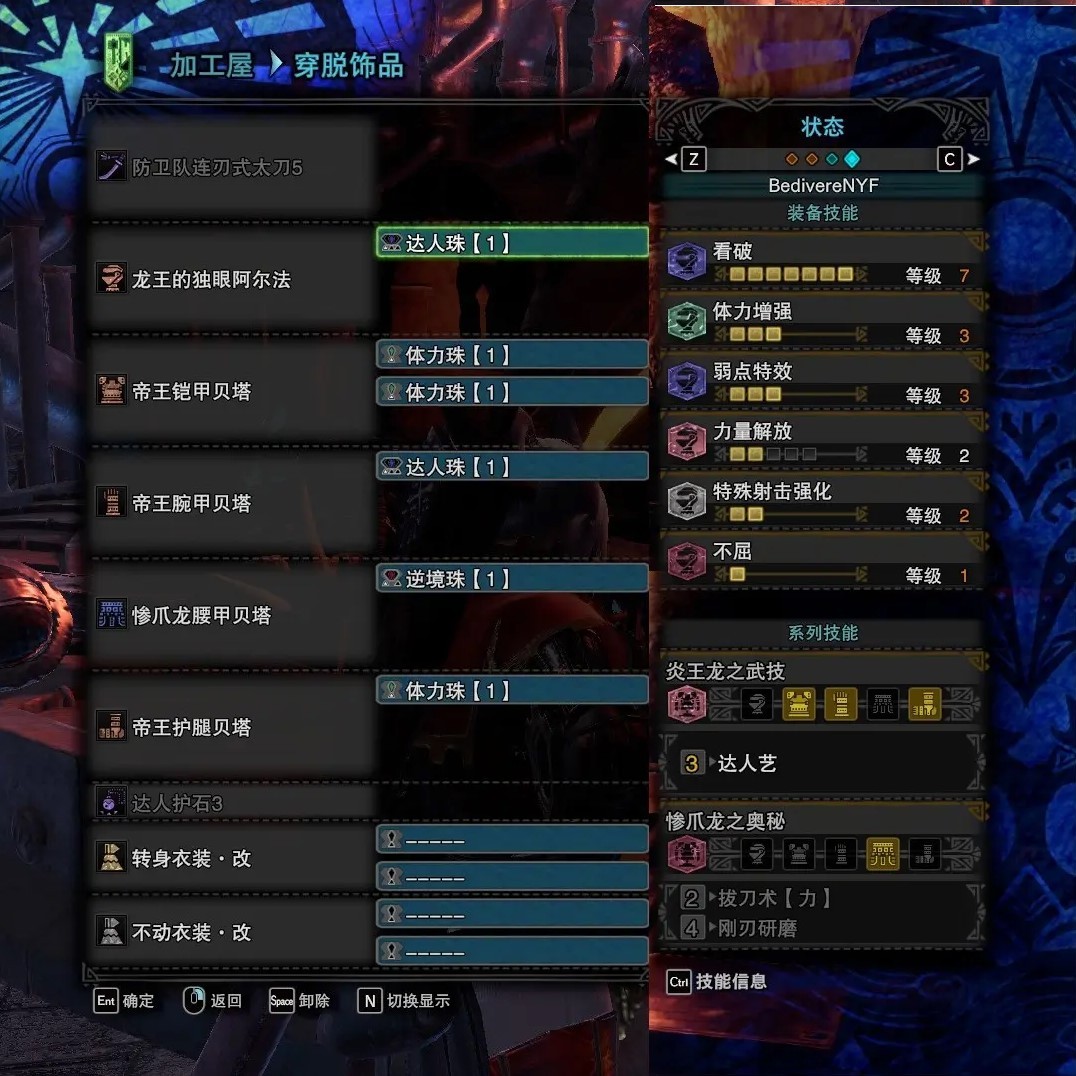Show the 看破 skill entry

coord(822,262)
